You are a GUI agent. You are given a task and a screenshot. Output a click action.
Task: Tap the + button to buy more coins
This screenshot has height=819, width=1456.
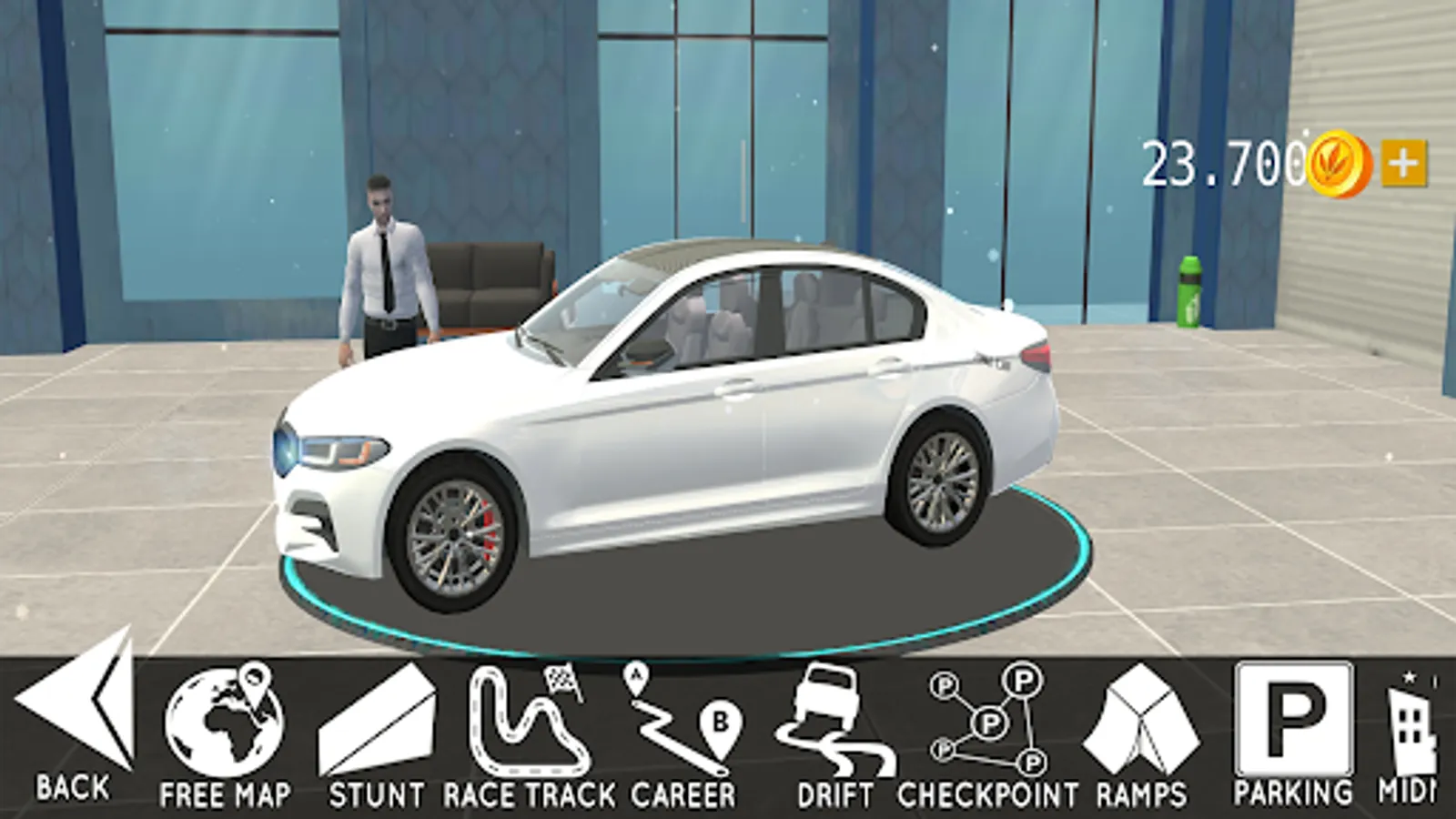point(1402,160)
